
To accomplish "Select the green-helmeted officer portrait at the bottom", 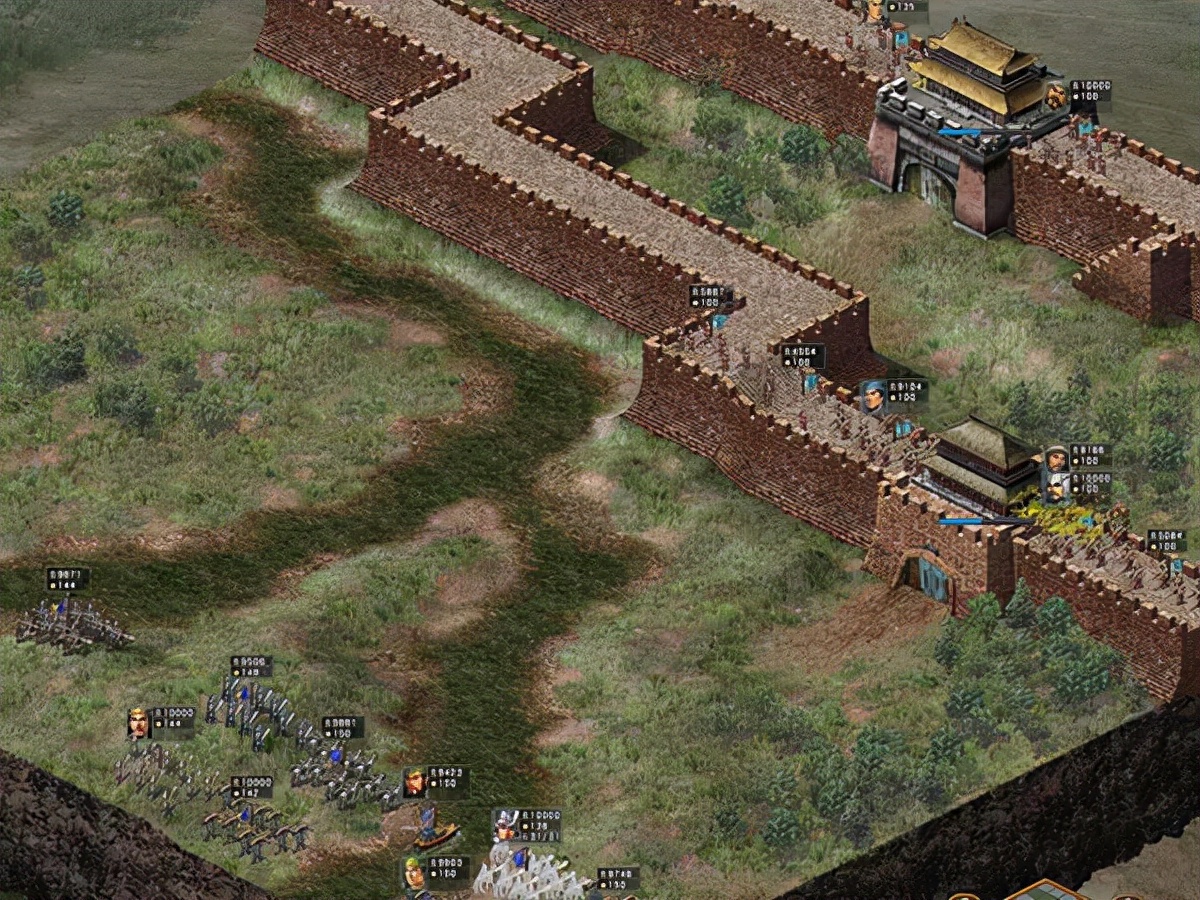I will pyautogui.click(x=415, y=873).
